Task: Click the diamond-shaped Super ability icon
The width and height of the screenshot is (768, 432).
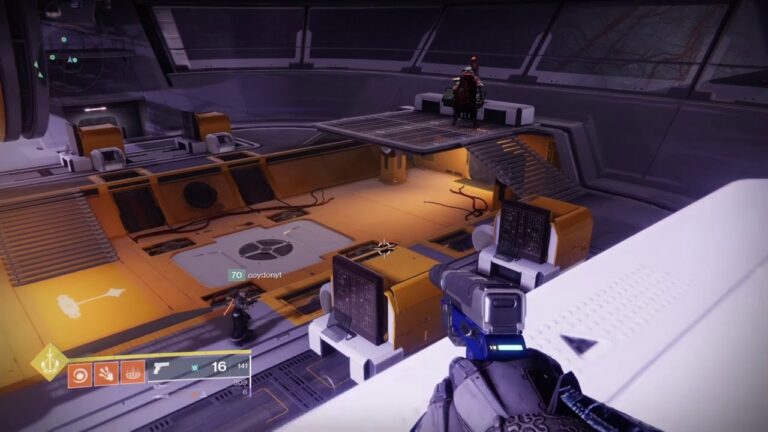Action: pyautogui.click(x=48, y=361)
